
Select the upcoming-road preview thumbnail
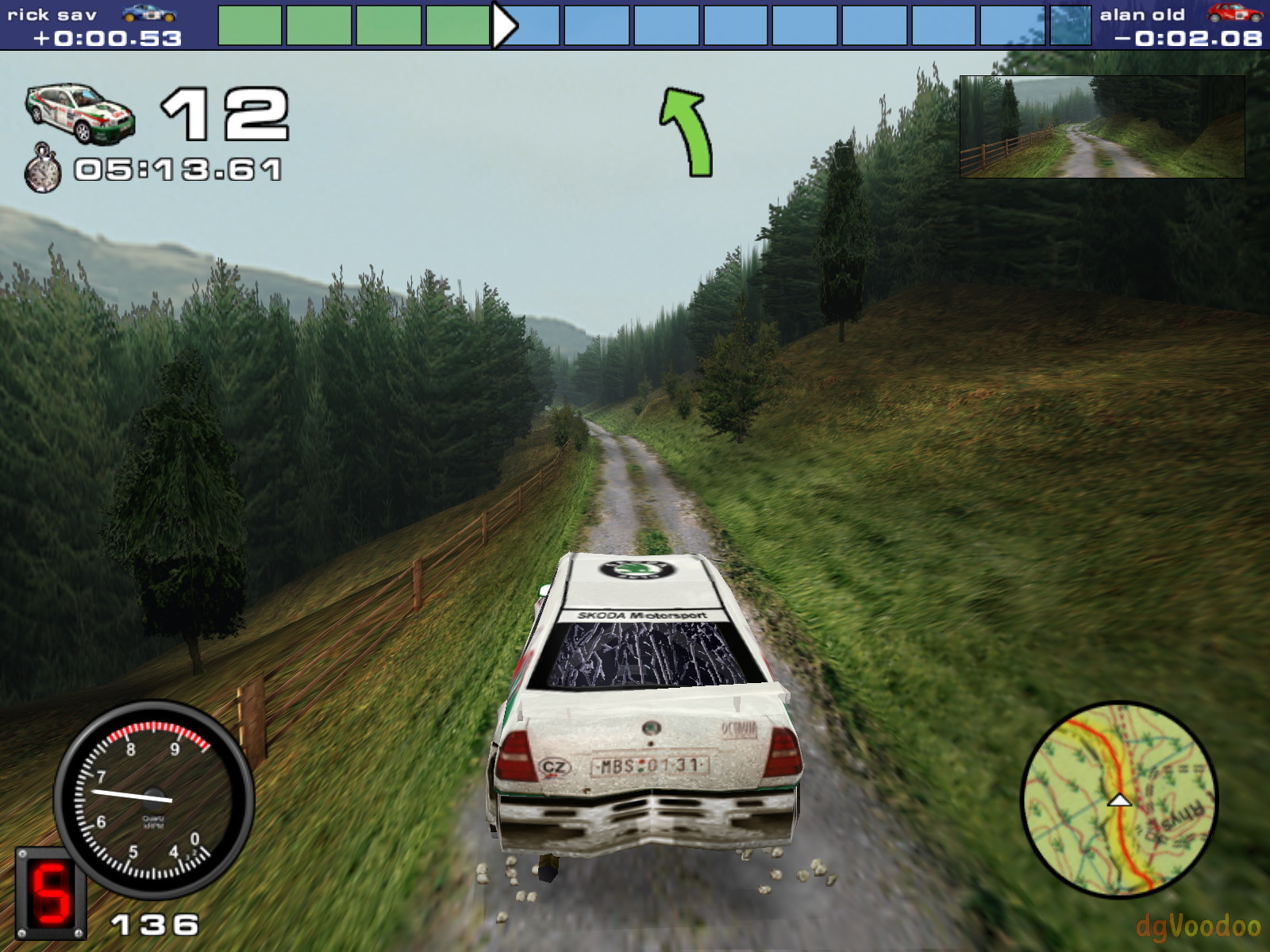[x=1102, y=126]
